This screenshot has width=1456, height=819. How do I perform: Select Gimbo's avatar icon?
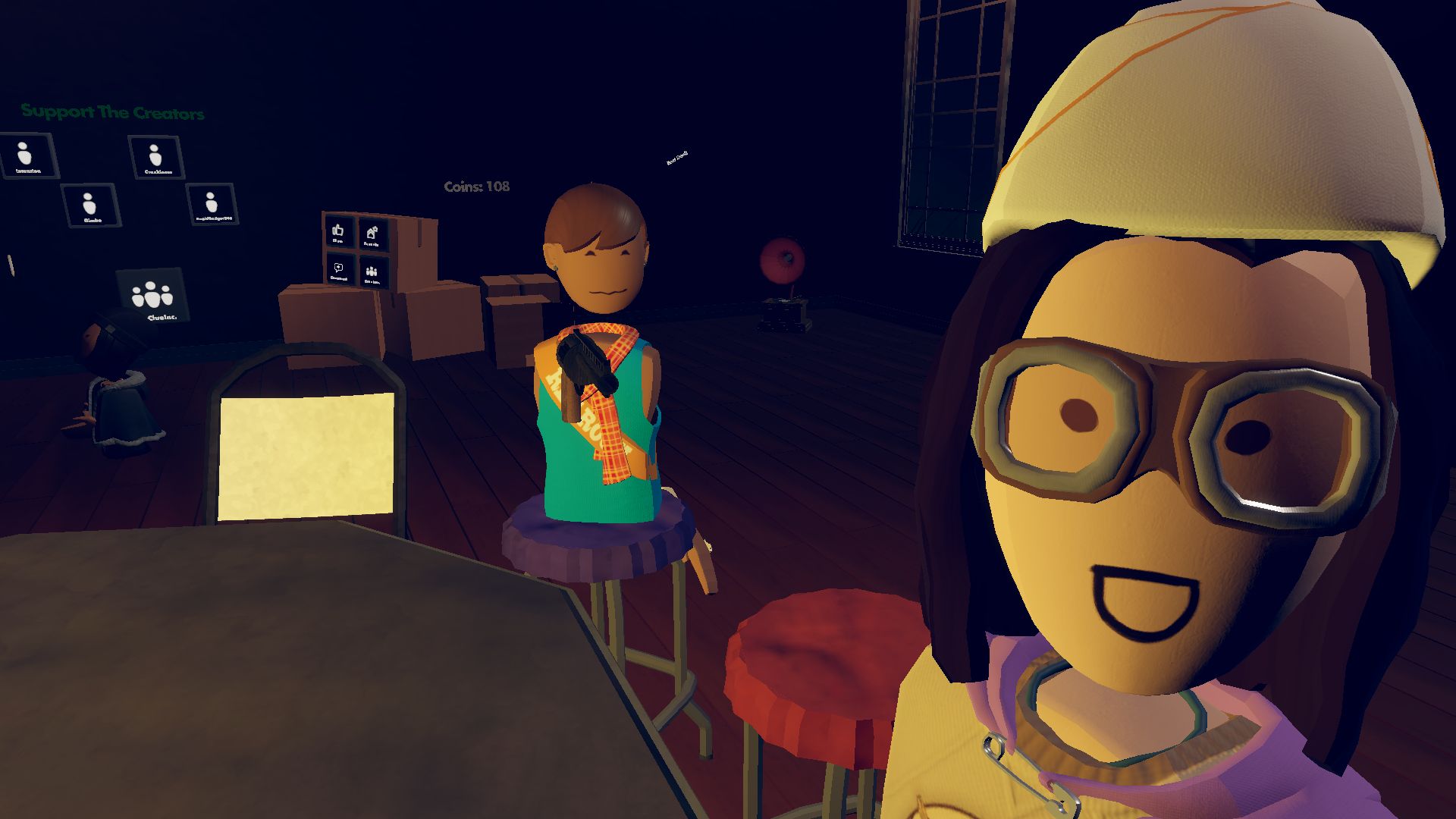pyautogui.click(x=89, y=206)
